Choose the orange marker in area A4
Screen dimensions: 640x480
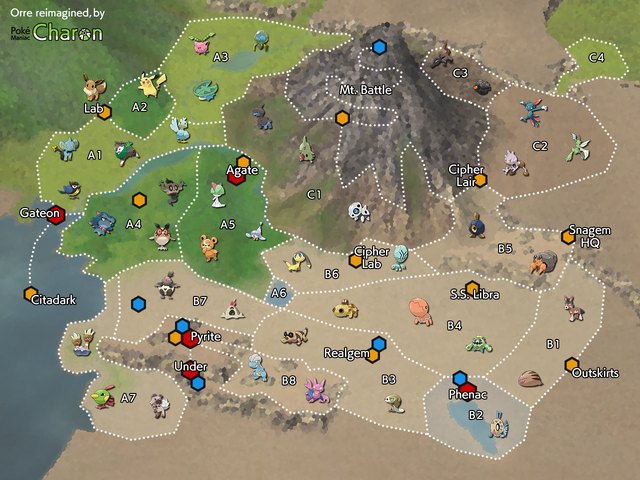139,200
